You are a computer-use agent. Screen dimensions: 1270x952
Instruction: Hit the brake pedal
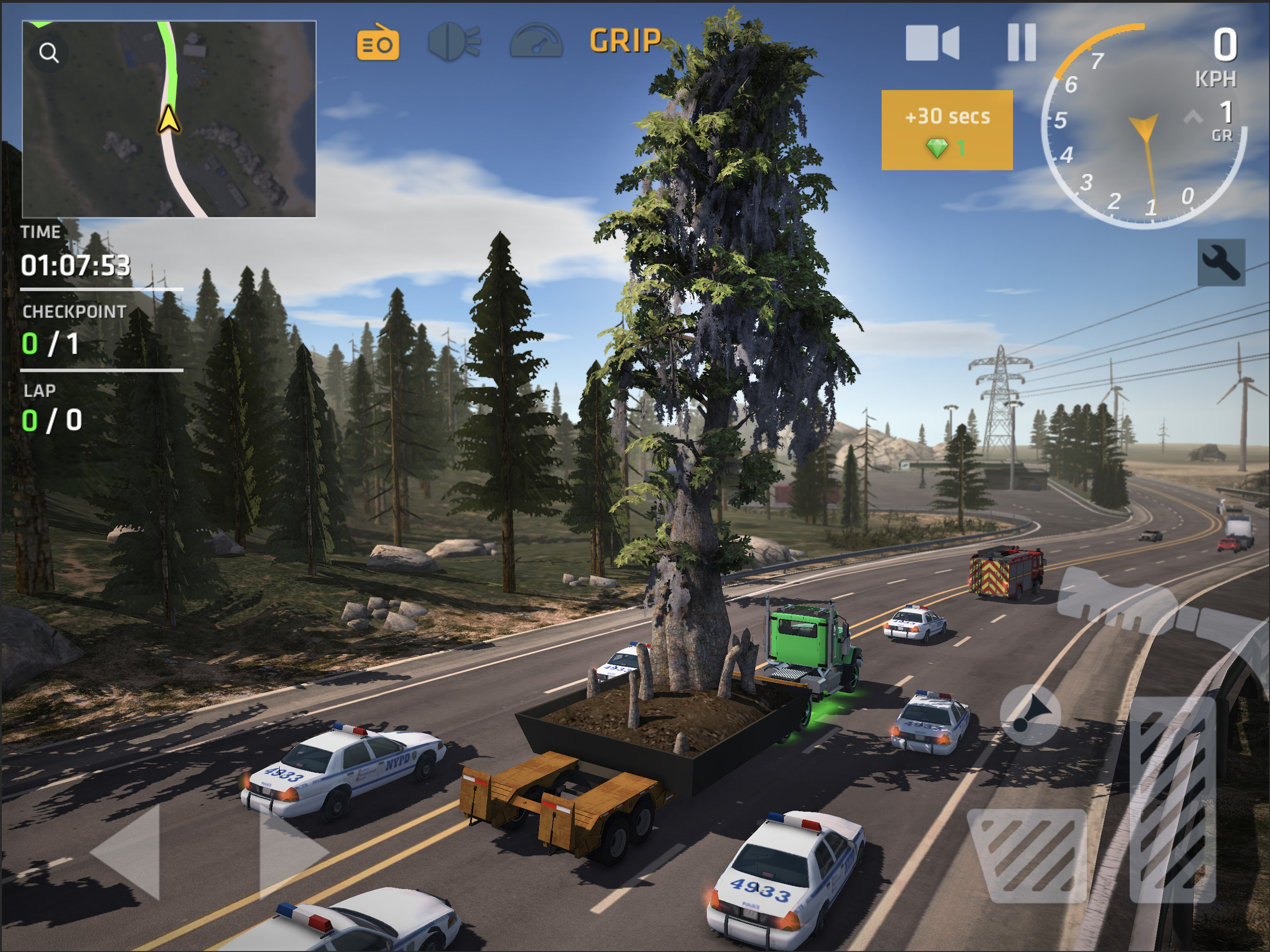1028,854
